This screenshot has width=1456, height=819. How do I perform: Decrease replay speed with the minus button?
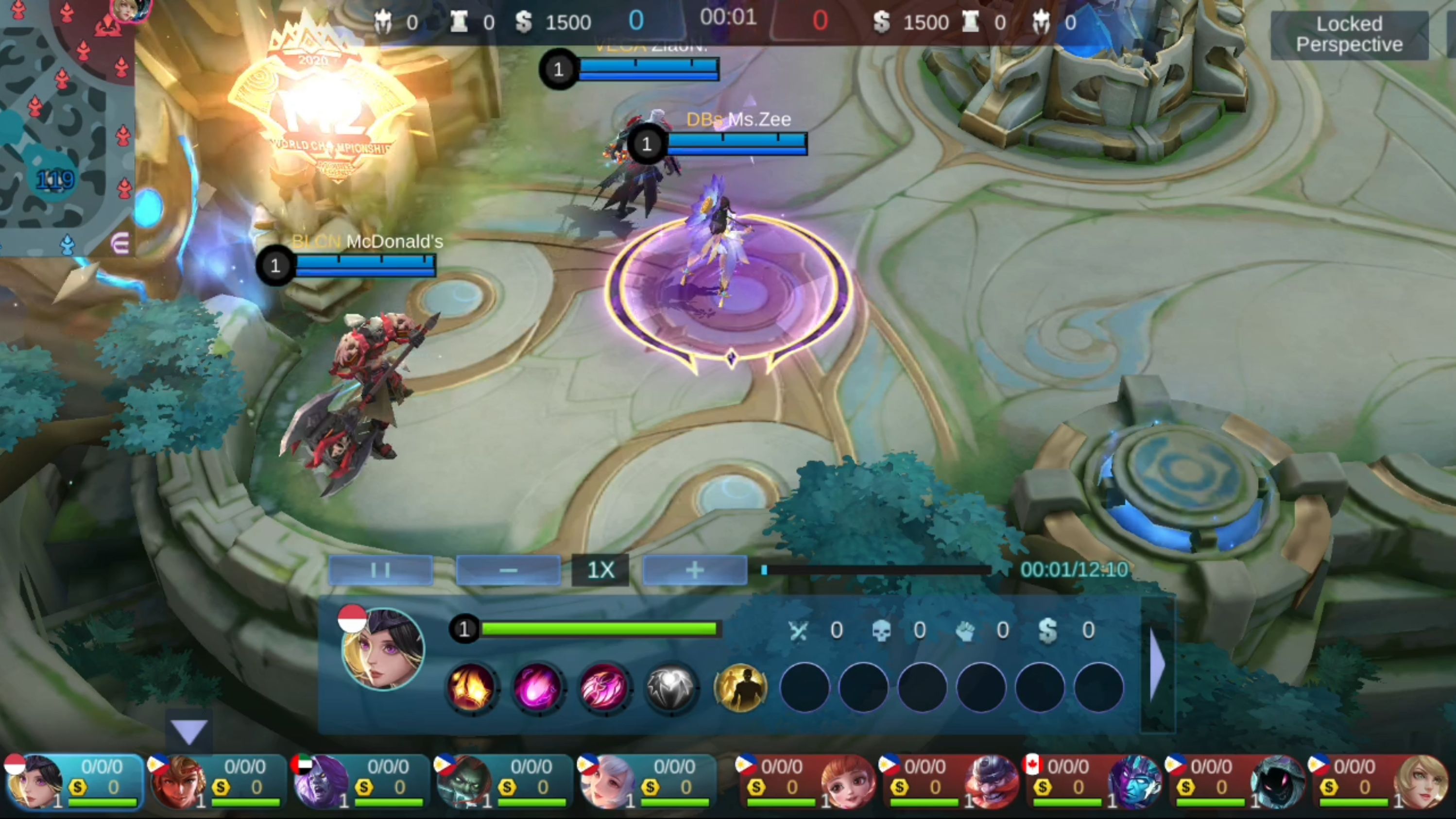pos(508,570)
